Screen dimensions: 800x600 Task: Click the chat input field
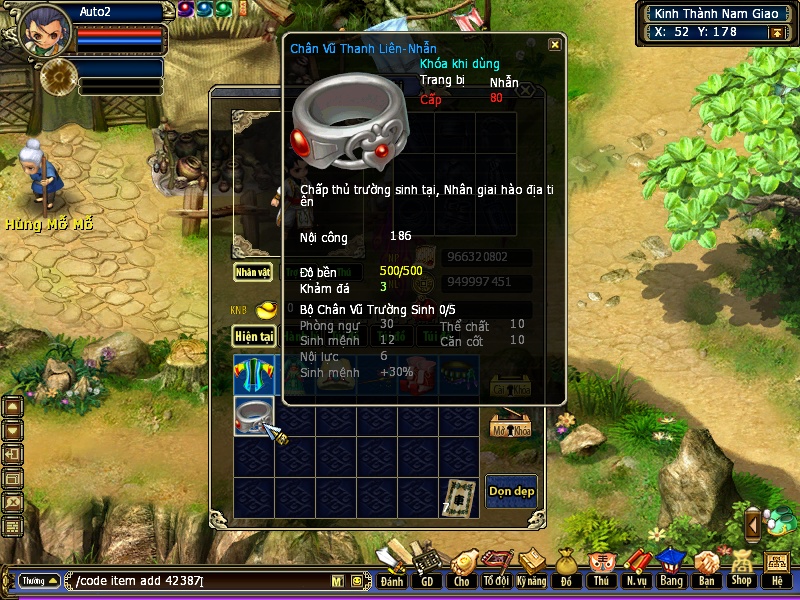tap(200, 581)
